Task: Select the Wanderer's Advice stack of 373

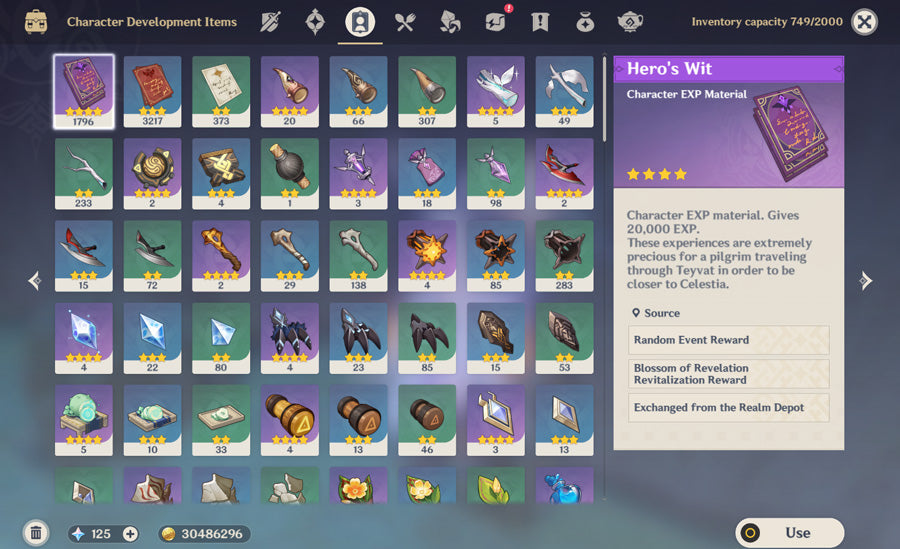Action: (221, 91)
